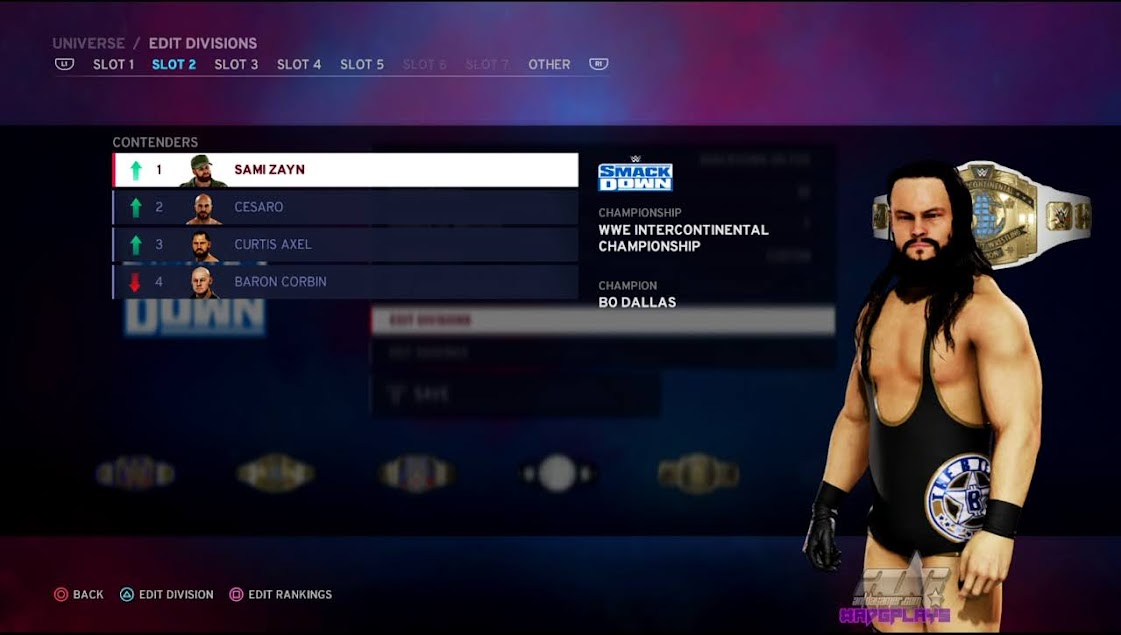The width and height of the screenshot is (1121, 635).
Task: Select Curtis Axel contender row
Action: [345, 244]
